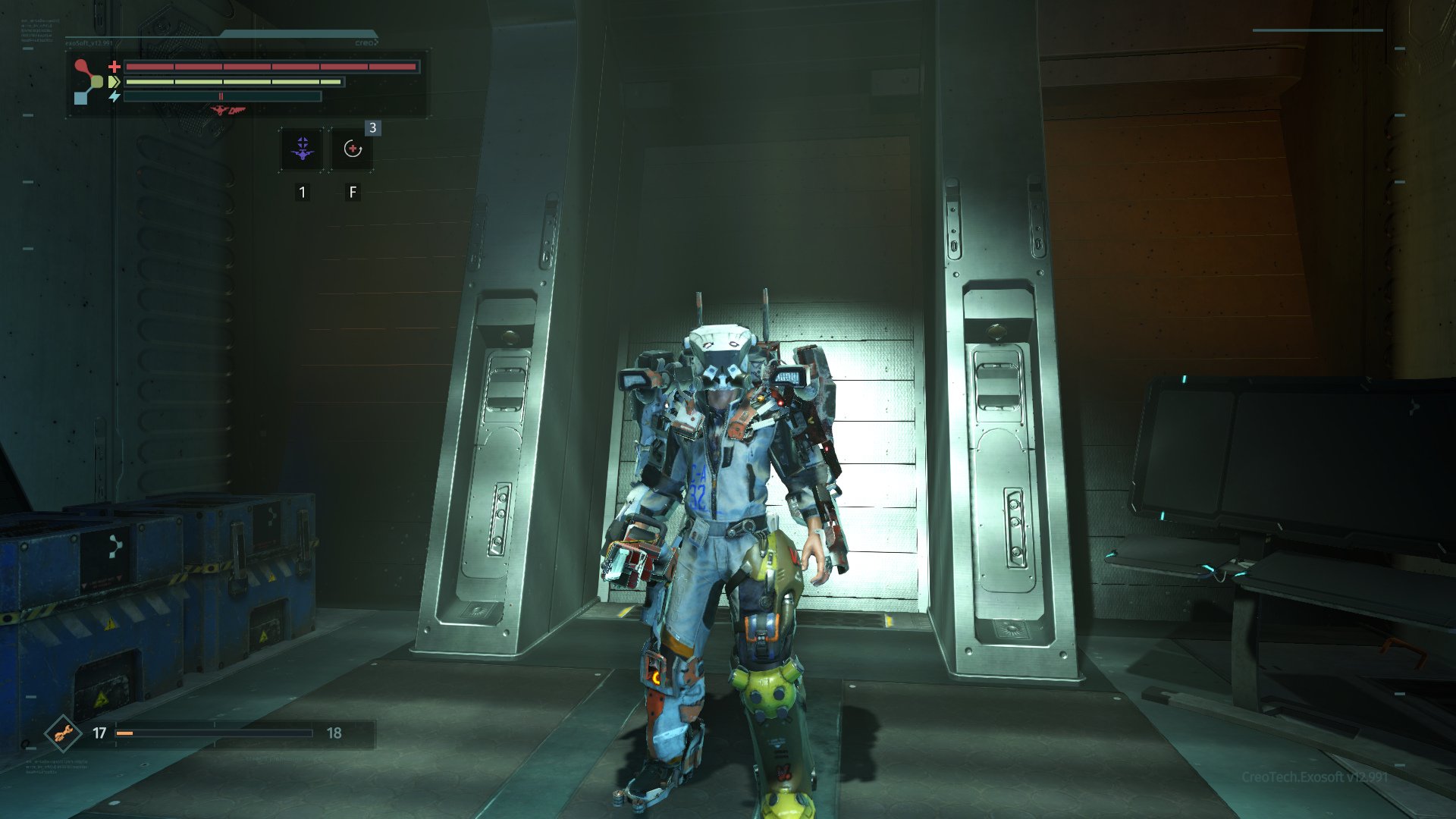Activate the healing injectable icon
Image resolution: width=1456 pixels, height=819 pixels.
pos(353,149)
